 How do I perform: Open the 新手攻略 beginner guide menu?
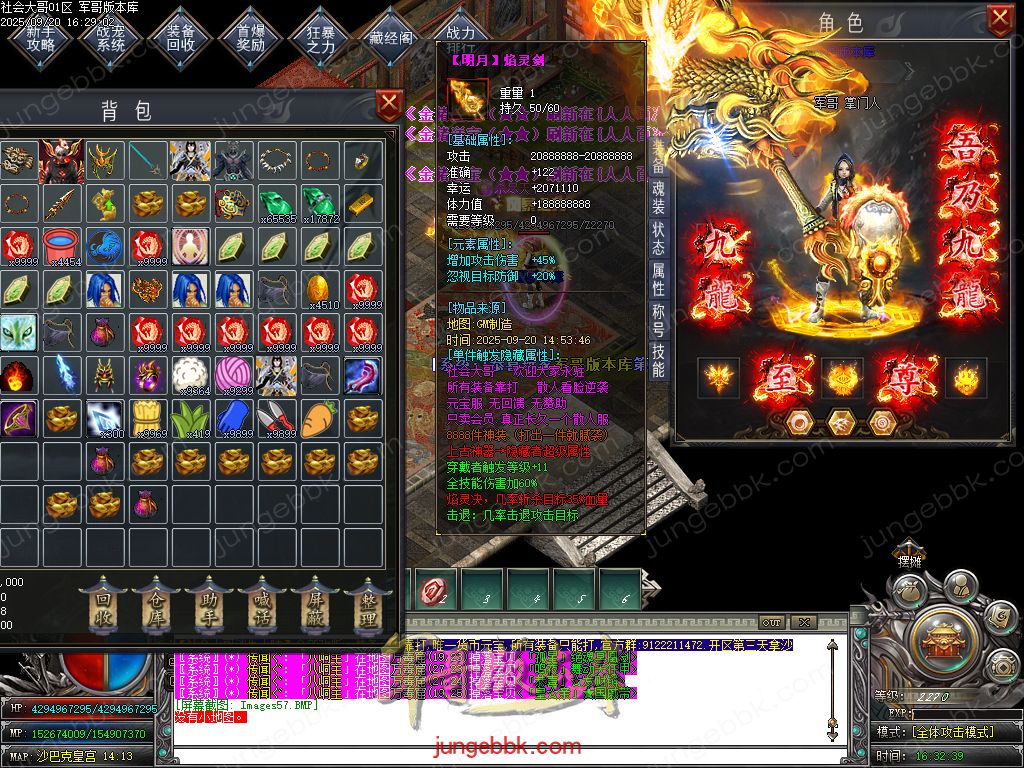click(41, 36)
